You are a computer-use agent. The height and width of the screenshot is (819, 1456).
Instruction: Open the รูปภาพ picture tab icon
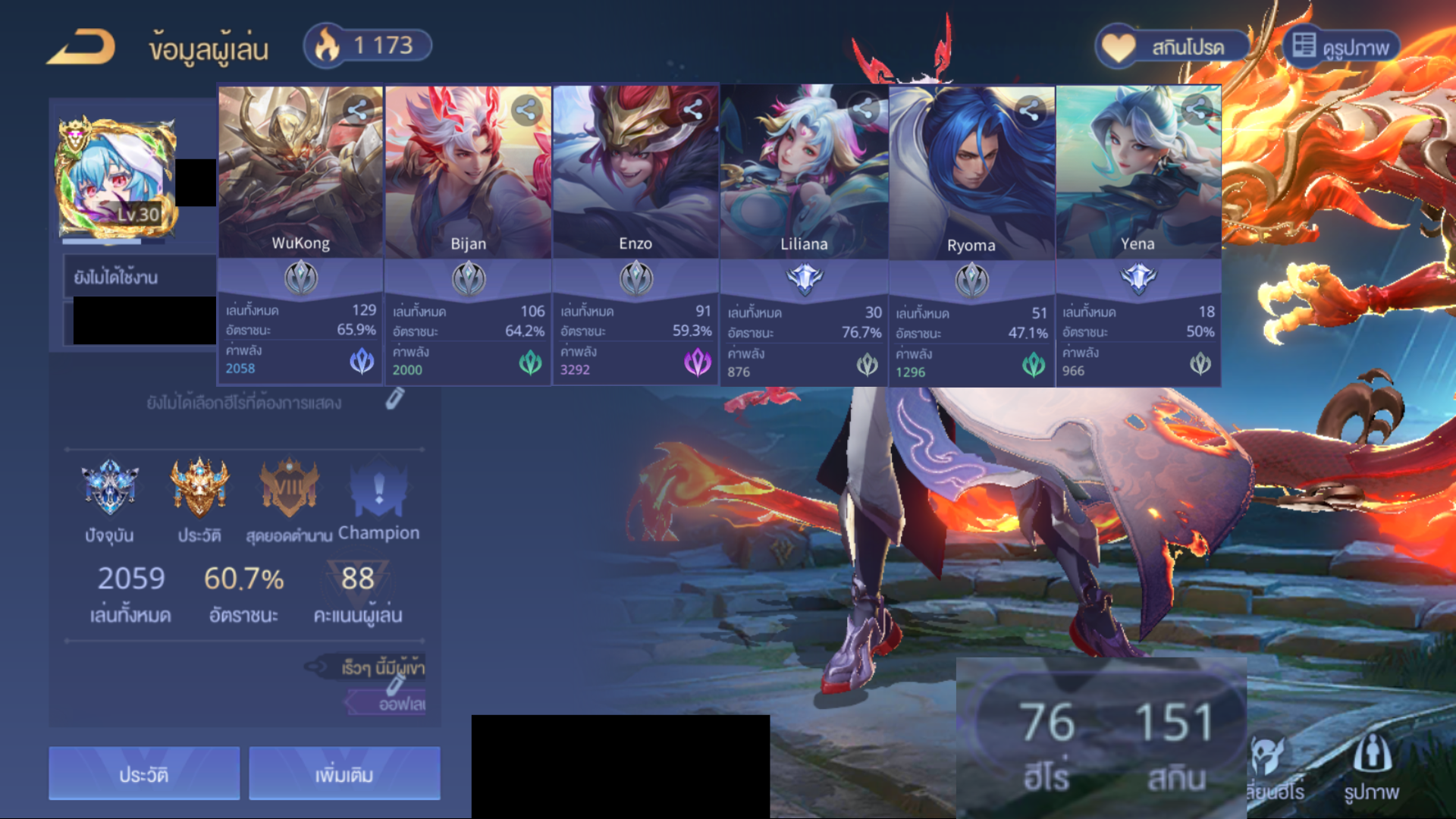coord(1371,767)
